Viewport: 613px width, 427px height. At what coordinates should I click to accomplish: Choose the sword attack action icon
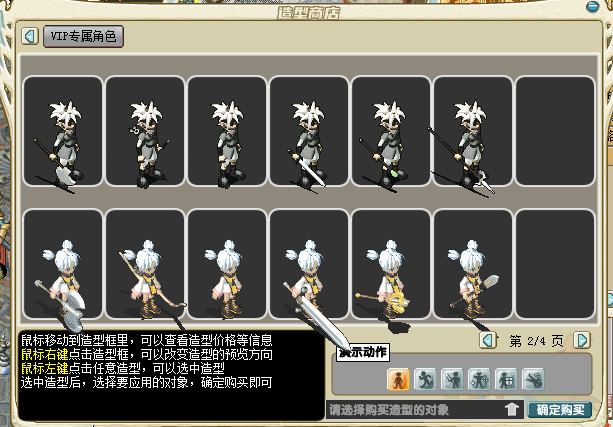tap(451, 378)
